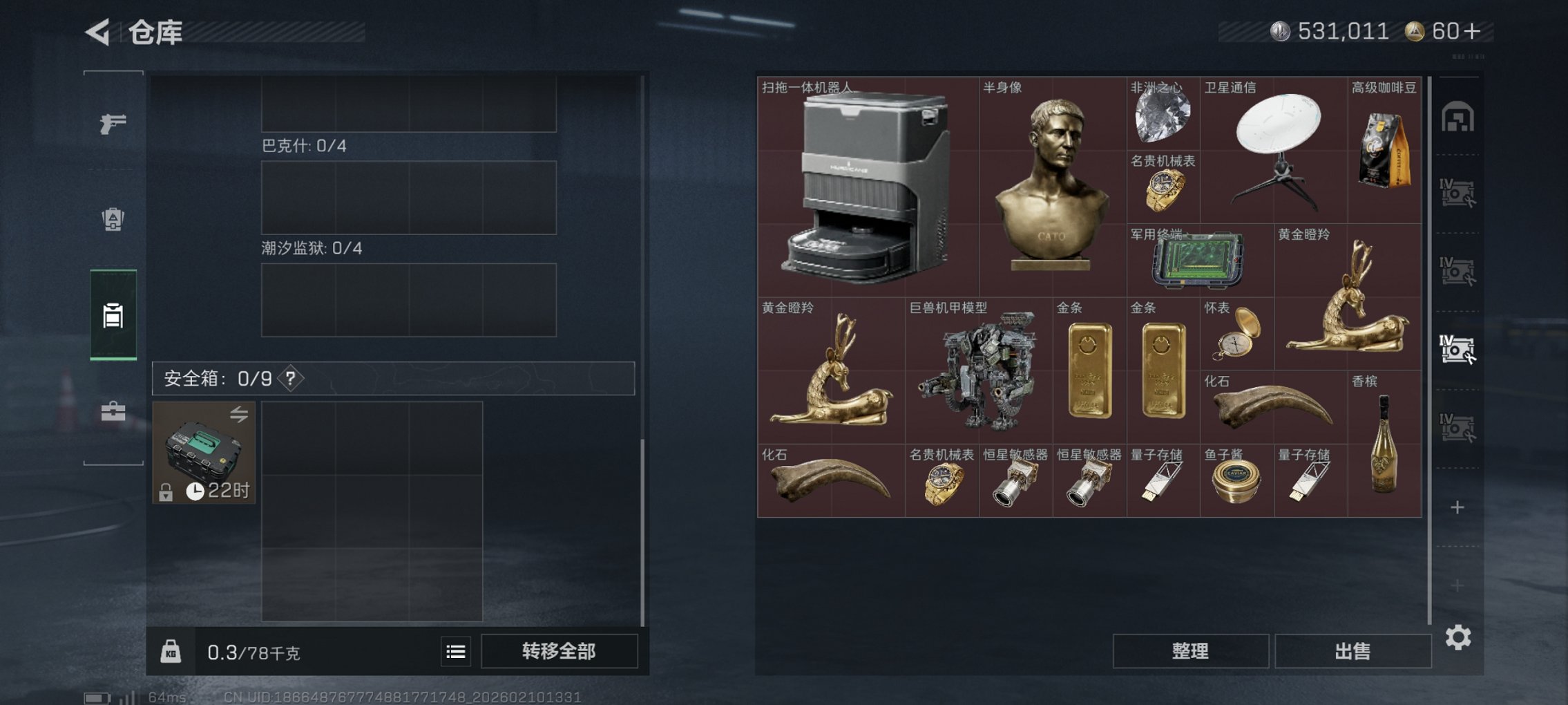Click the briefcase icon at left sidebar bottom

[113, 413]
